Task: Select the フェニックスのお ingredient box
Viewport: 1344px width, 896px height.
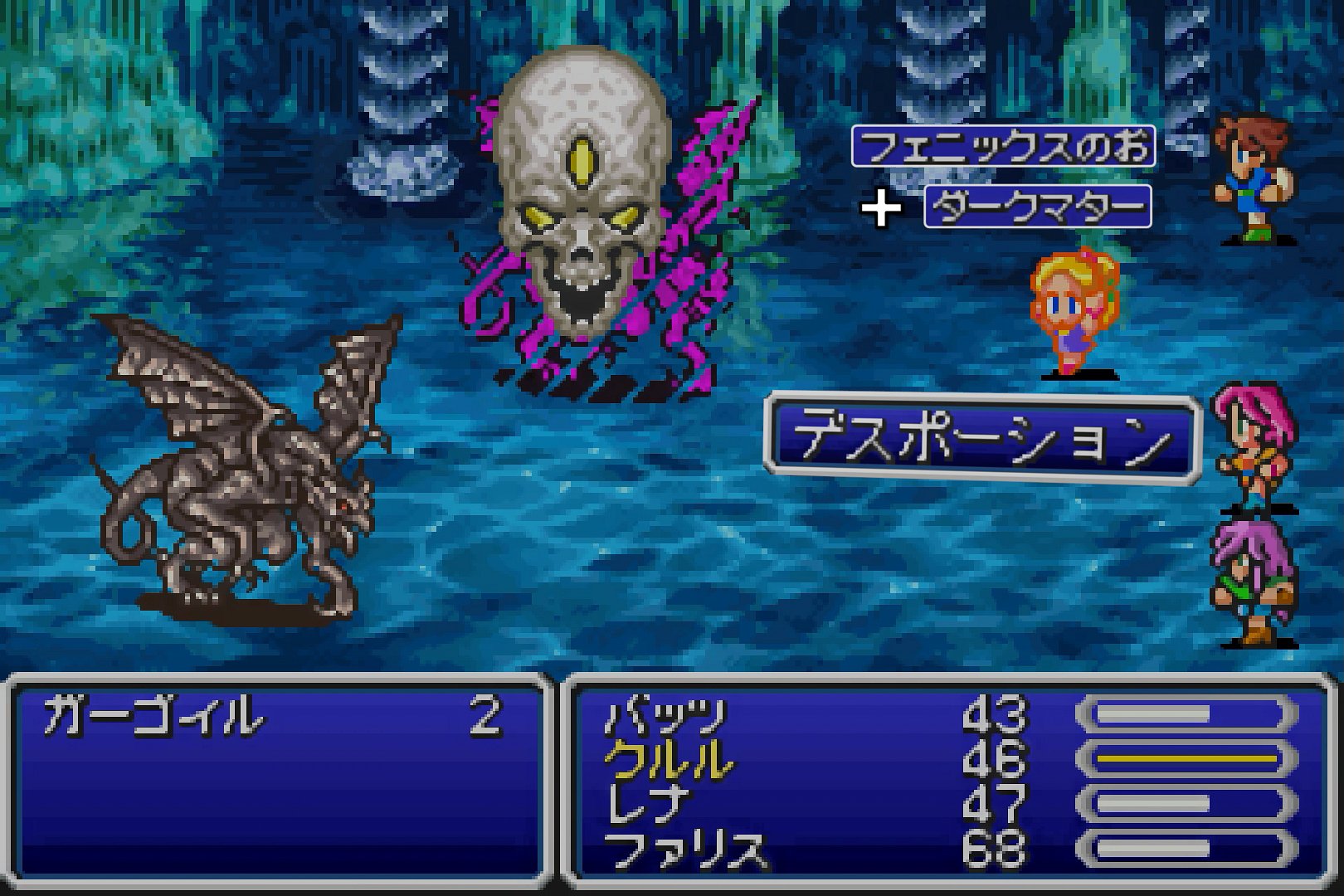Action: click(1003, 147)
